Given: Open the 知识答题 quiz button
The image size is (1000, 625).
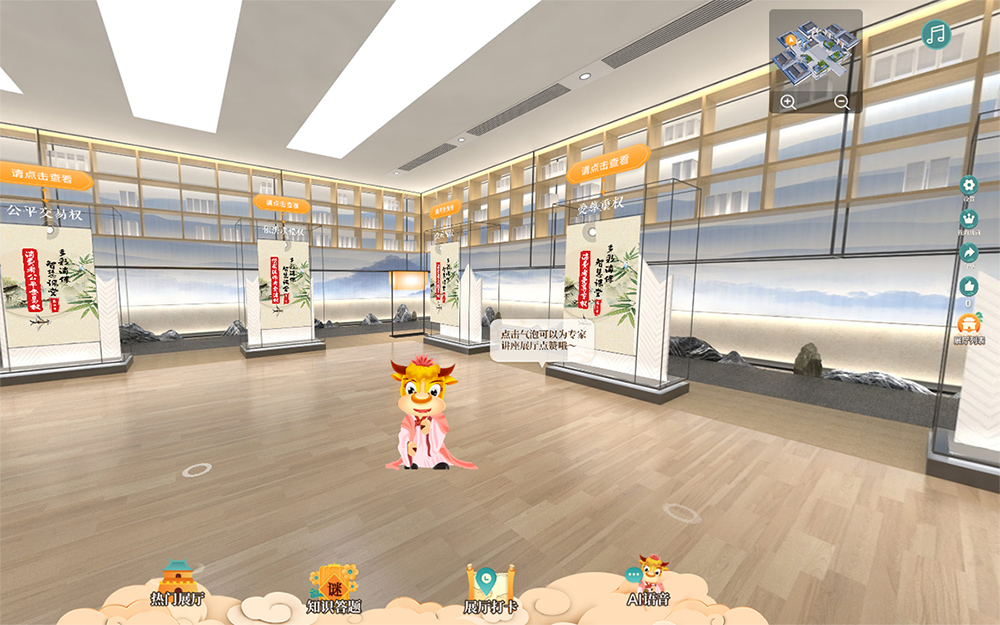Looking at the screenshot, I should 333,588.
